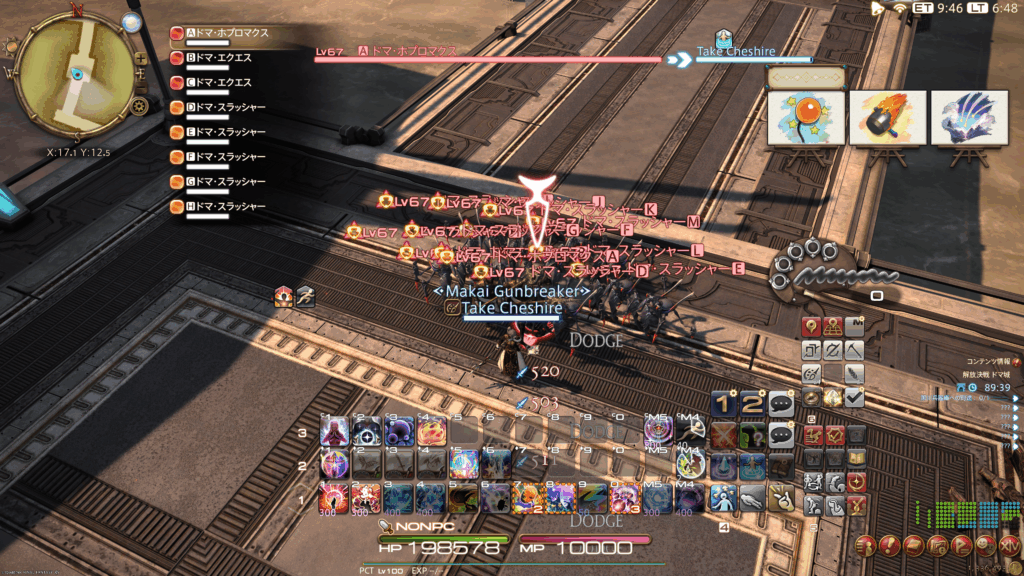Choose the flaming hammer canvas painting
This screenshot has width=1024, height=576.
pyautogui.click(x=887, y=118)
